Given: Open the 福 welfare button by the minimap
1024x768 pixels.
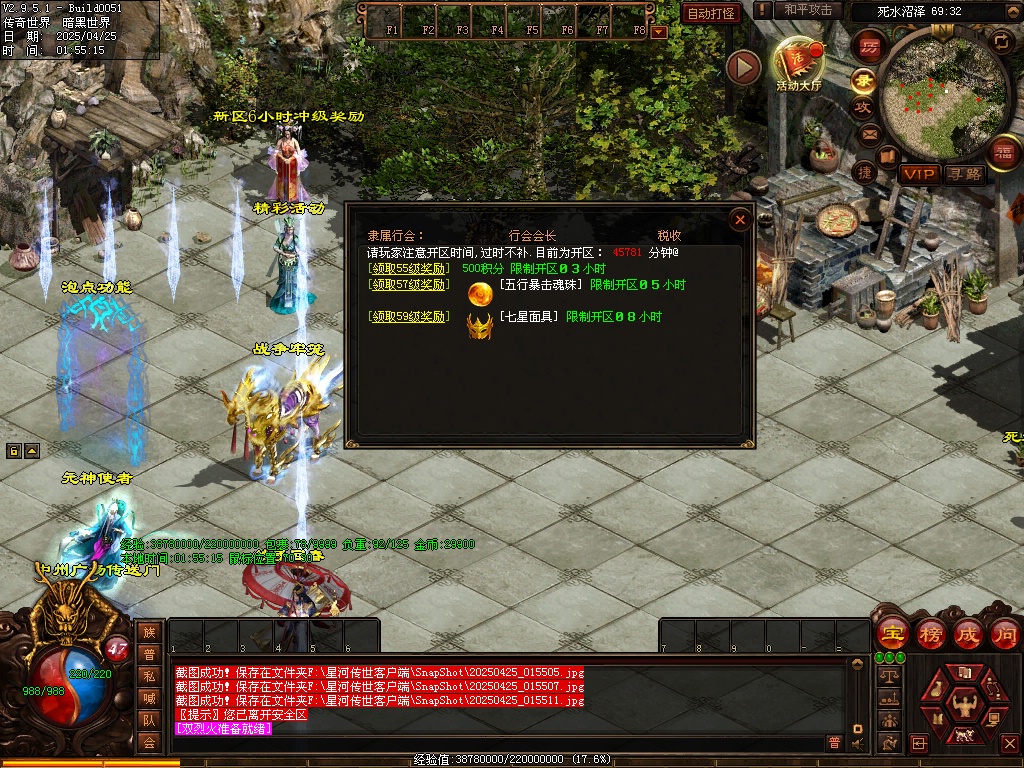Looking at the screenshot, I should (x=1003, y=152).
